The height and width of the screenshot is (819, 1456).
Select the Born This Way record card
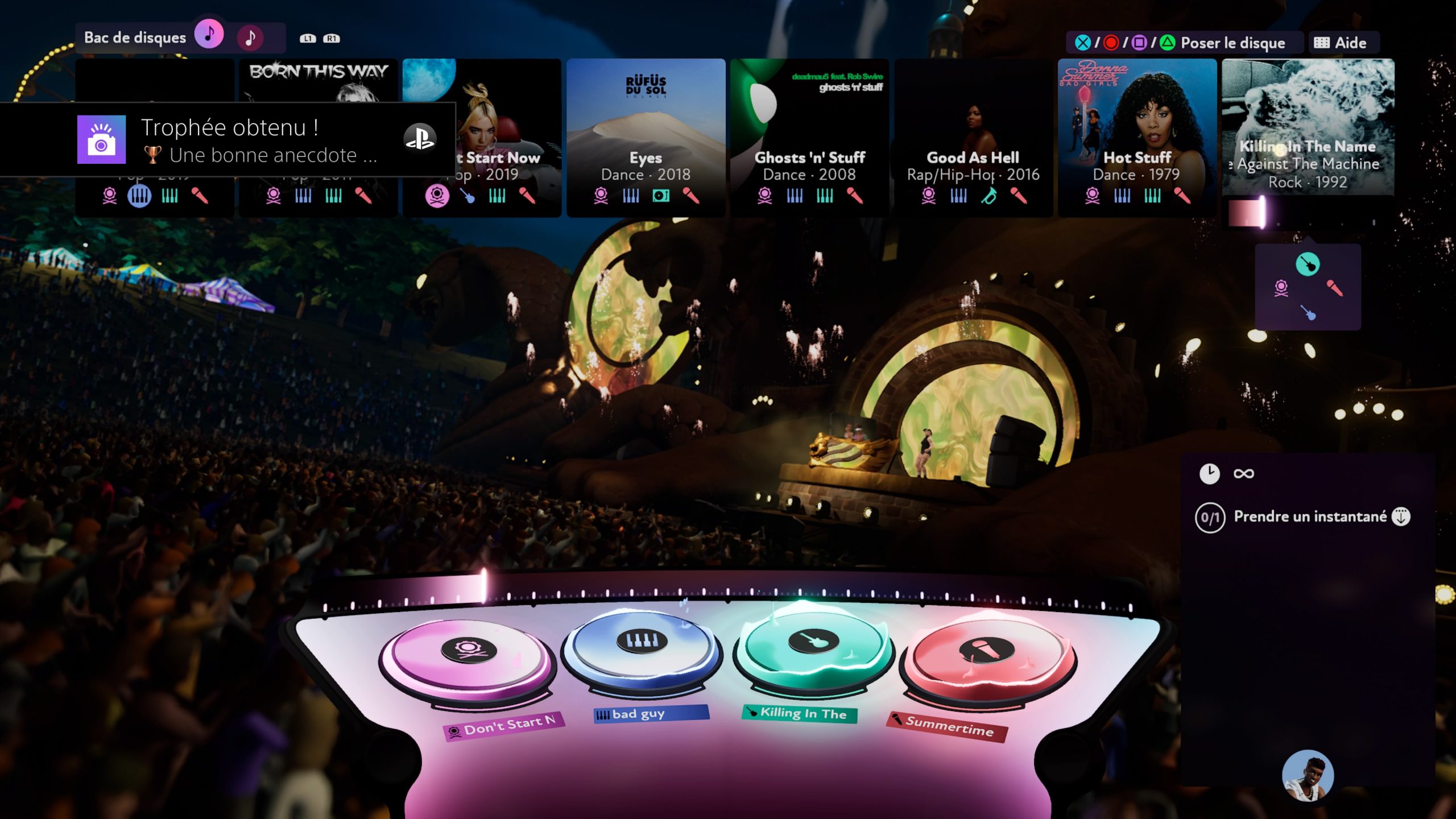pyautogui.click(x=318, y=80)
